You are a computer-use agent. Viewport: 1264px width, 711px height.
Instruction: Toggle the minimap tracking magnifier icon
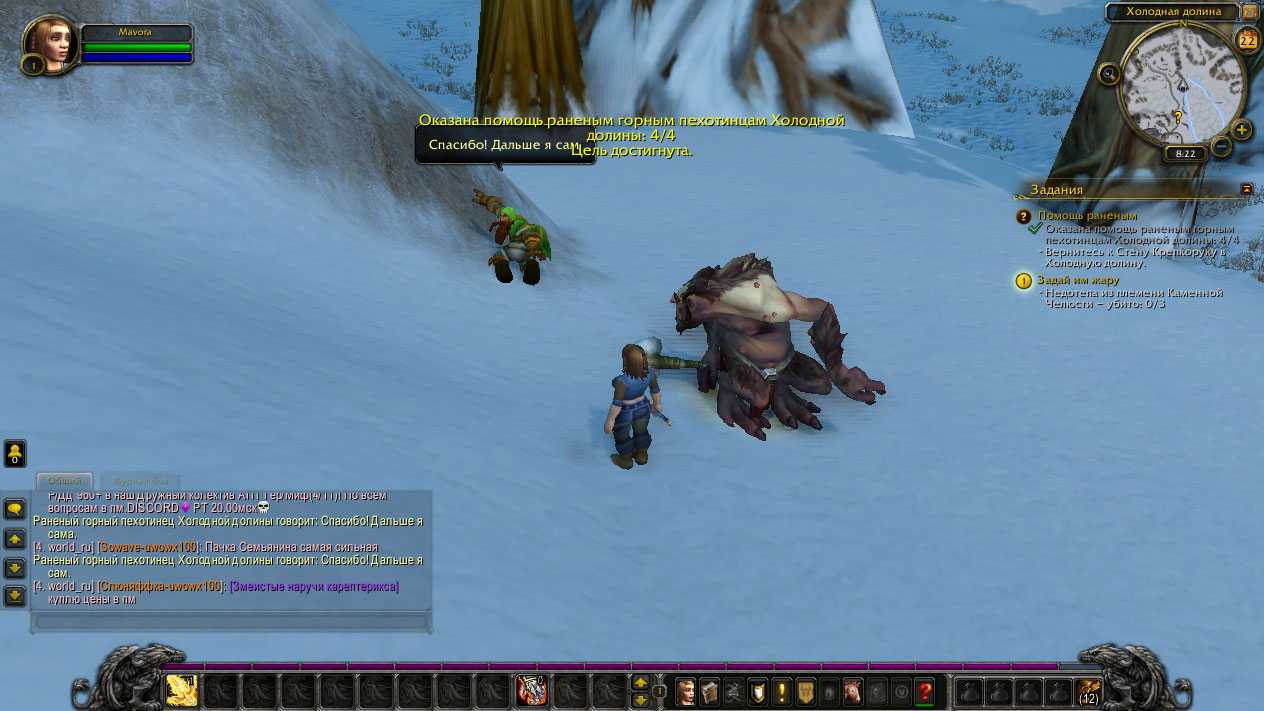click(x=1108, y=73)
